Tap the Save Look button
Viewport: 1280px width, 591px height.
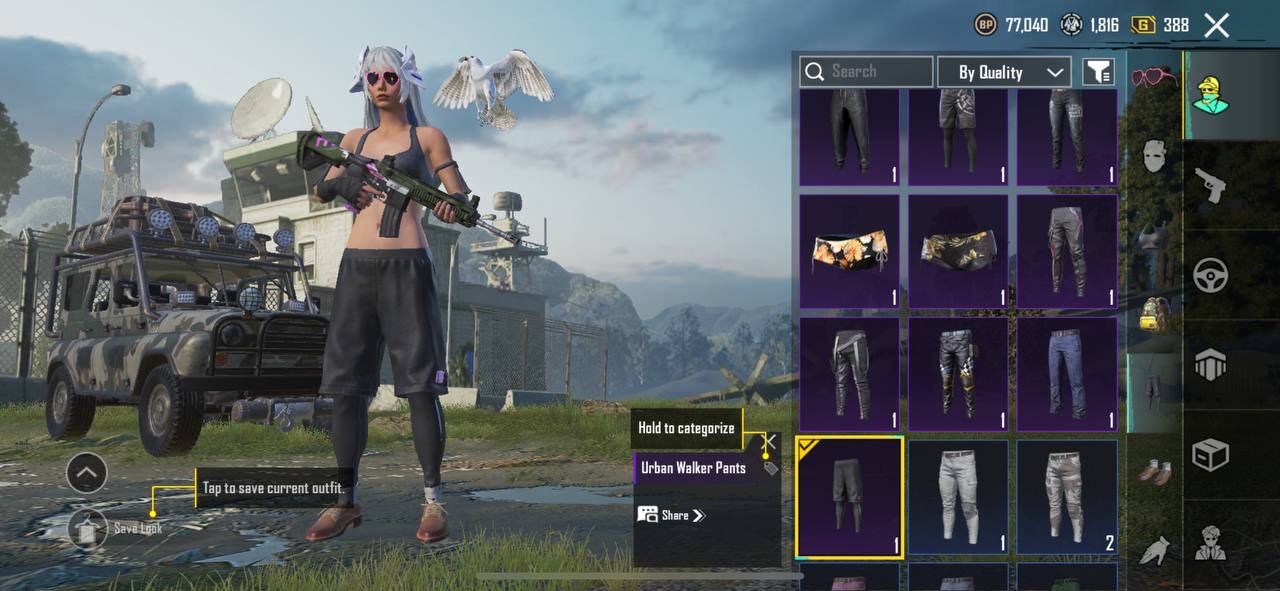[x=88, y=528]
